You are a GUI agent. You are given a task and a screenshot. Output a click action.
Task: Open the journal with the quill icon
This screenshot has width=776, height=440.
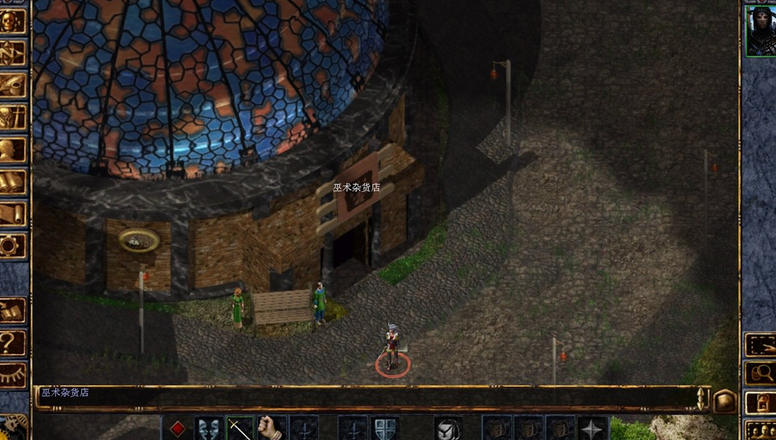(x=13, y=85)
